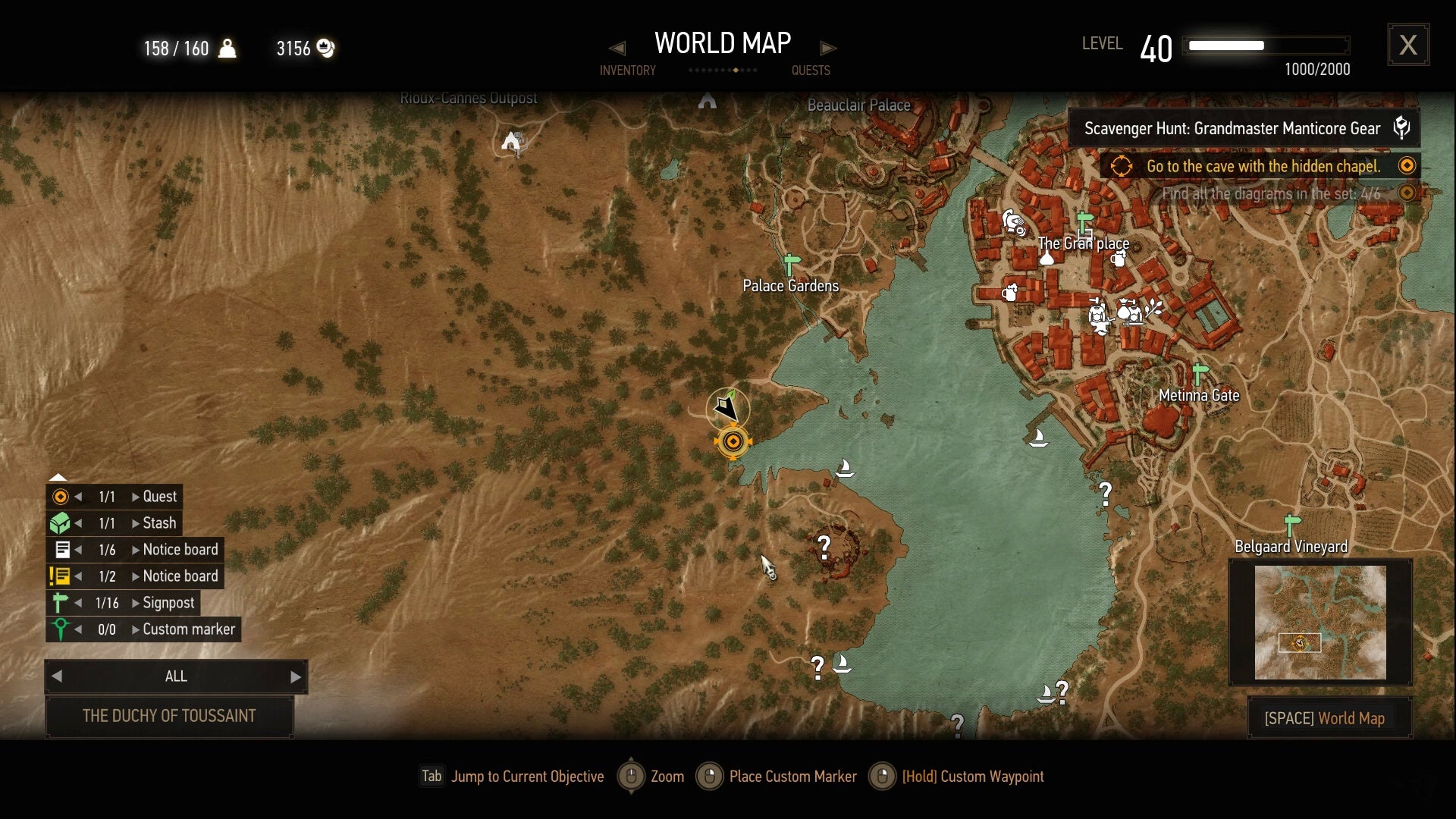The width and height of the screenshot is (1456, 819).
Task: Collapse the map legend with the up arrow
Action: (x=59, y=478)
